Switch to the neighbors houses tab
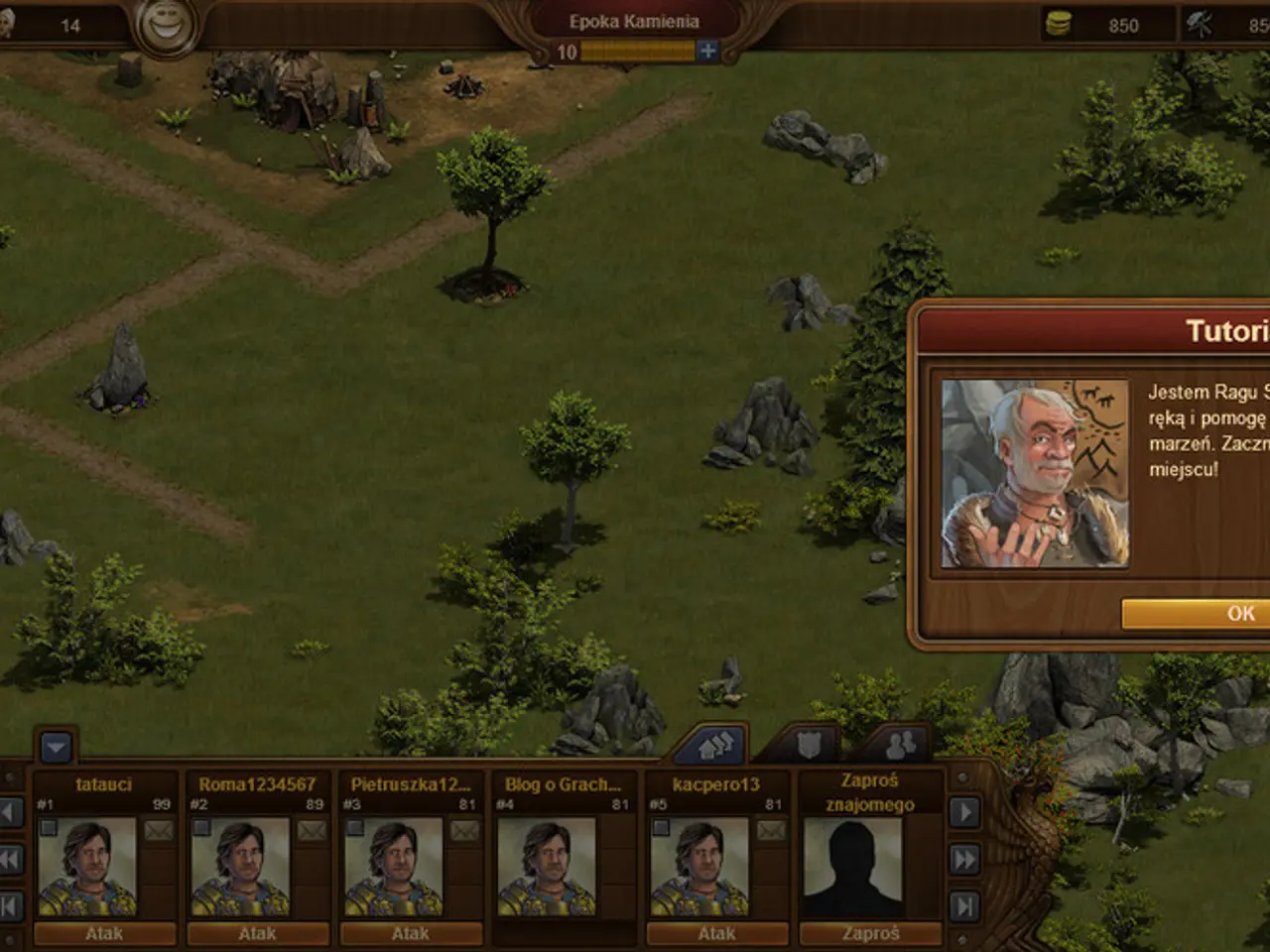The width and height of the screenshot is (1270, 952). pos(711,745)
